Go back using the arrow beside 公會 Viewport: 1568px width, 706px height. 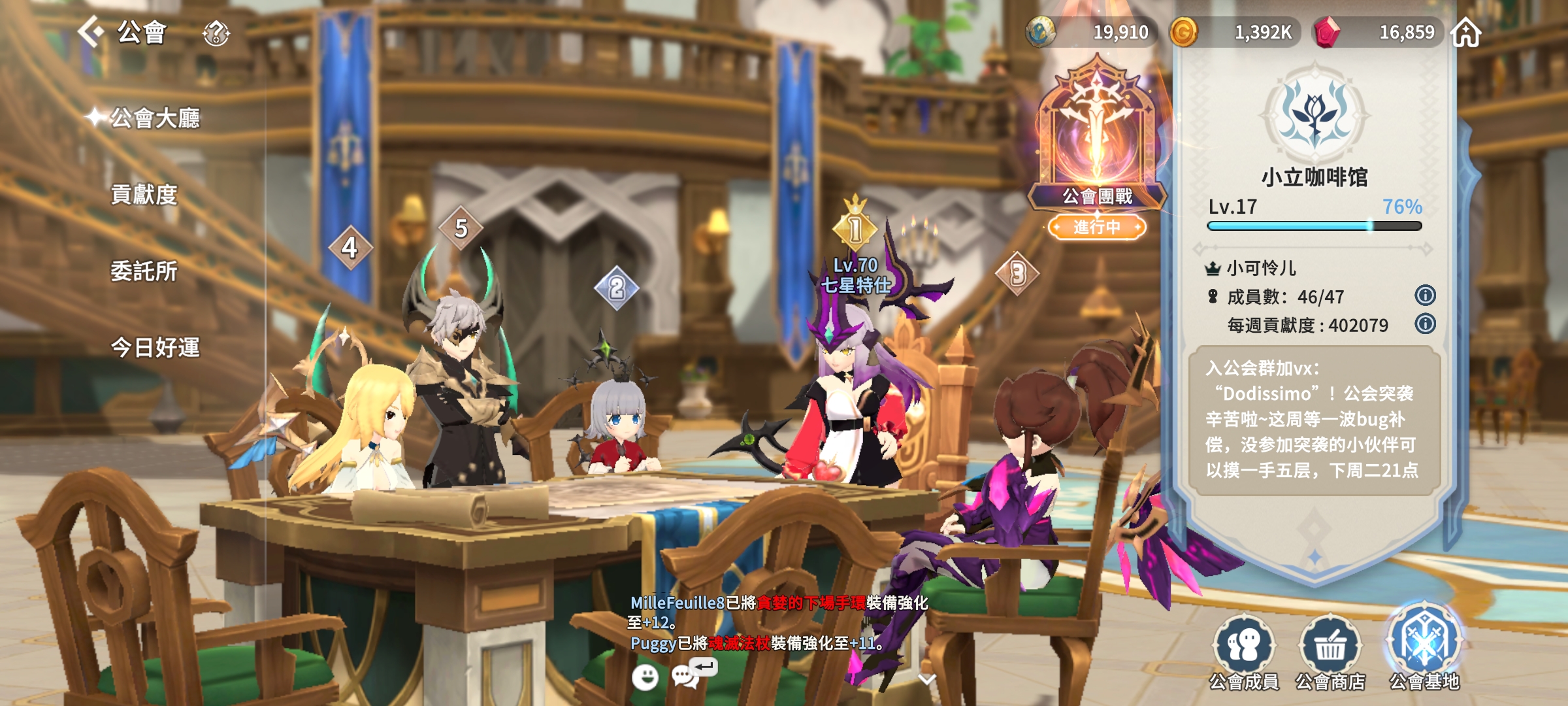click(x=91, y=31)
